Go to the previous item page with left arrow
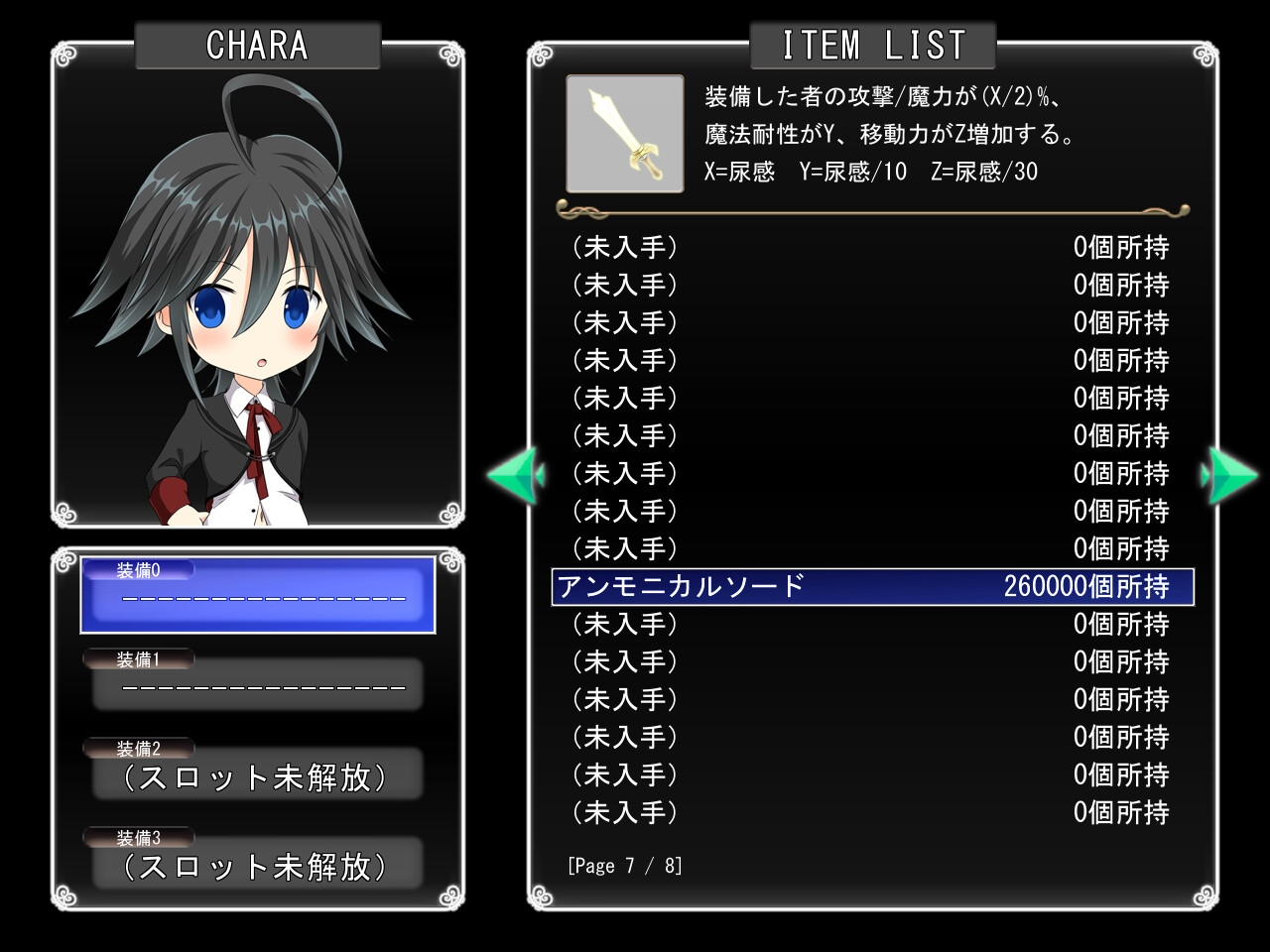Image resolution: width=1270 pixels, height=952 pixels. click(514, 475)
